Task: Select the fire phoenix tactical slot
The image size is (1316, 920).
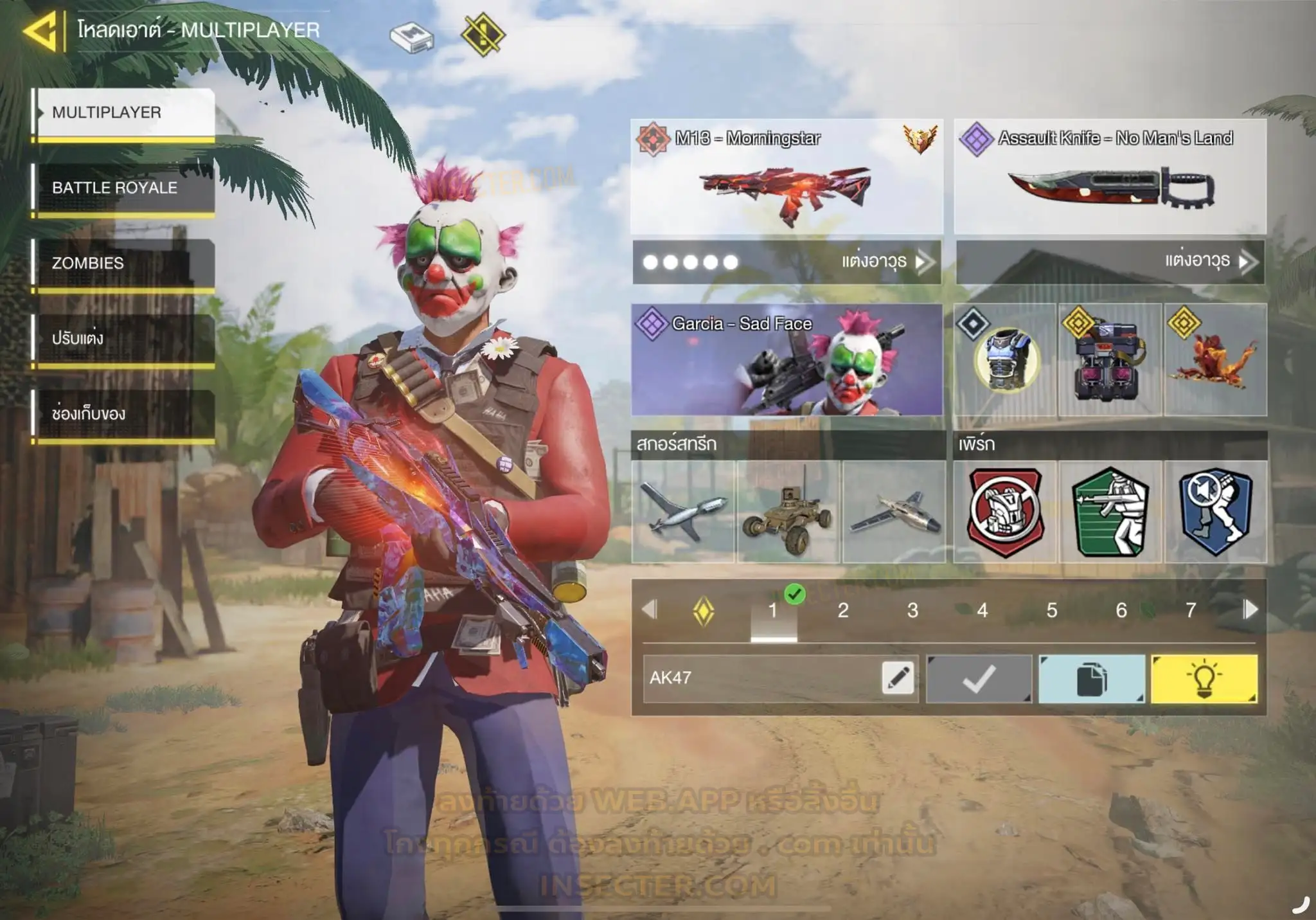Action: (1215, 360)
